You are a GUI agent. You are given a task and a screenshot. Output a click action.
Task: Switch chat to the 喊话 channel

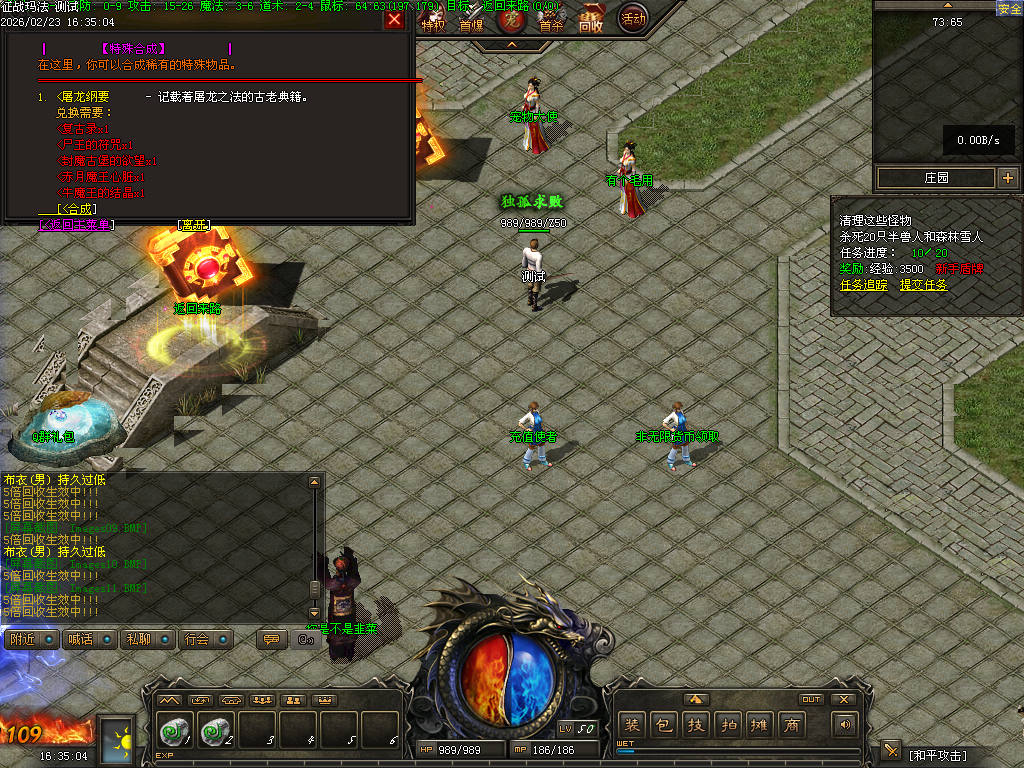(90, 639)
